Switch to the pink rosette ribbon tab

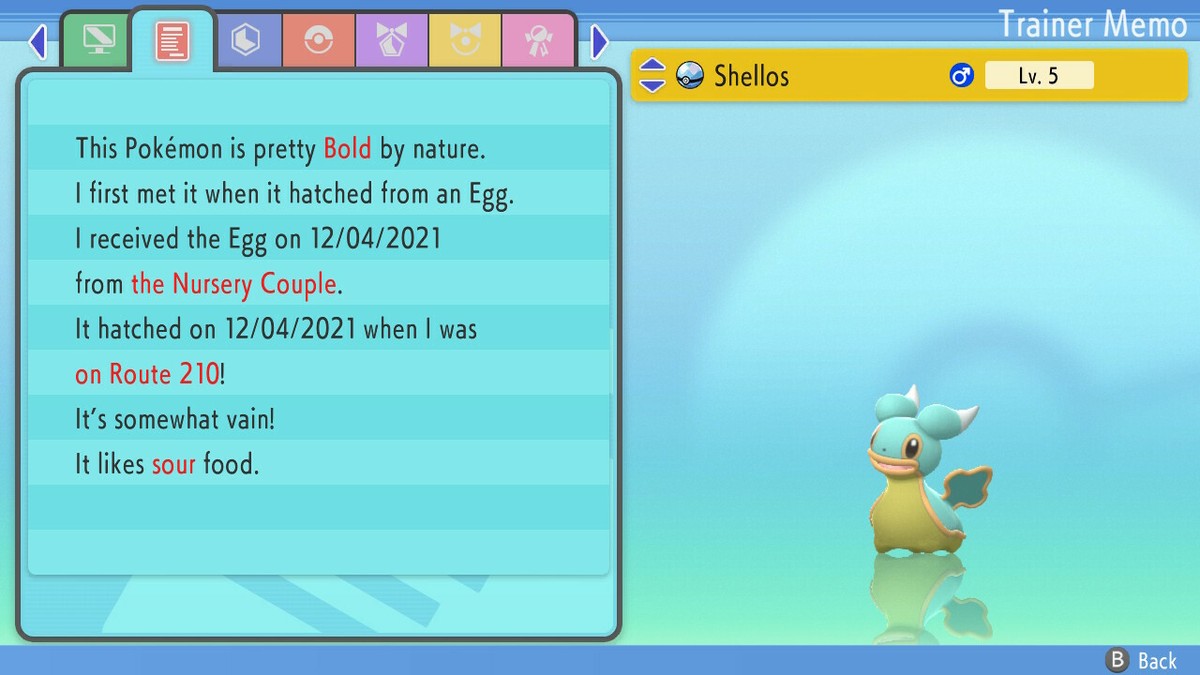point(538,40)
